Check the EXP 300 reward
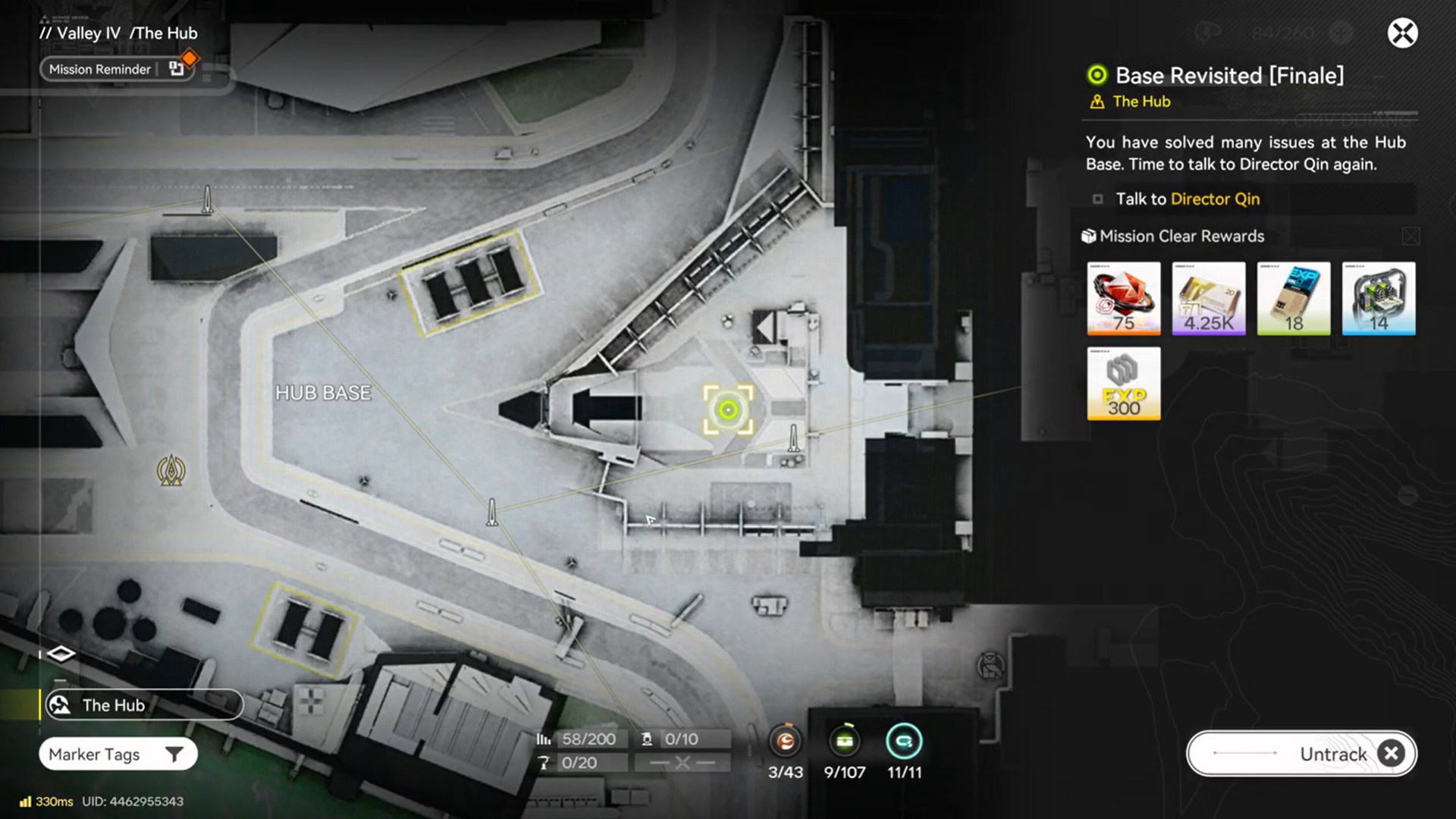The width and height of the screenshot is (1456, 819). pyautogui.click(x=1123, y=384)
